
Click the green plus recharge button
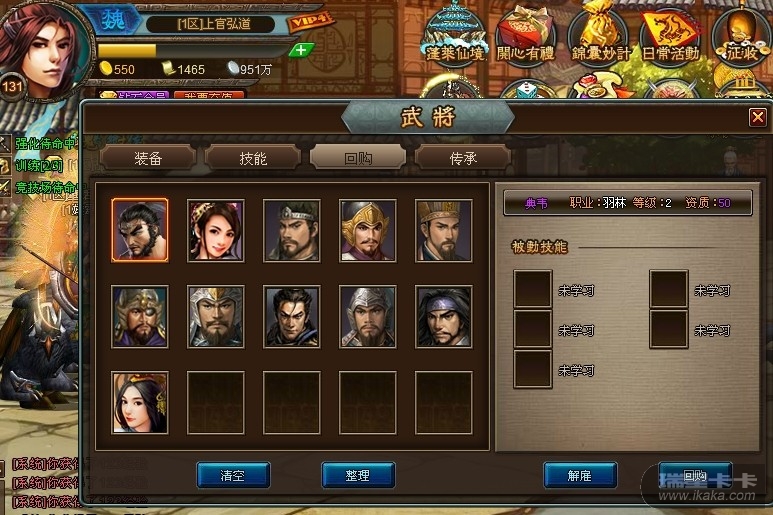pos(301,50)
